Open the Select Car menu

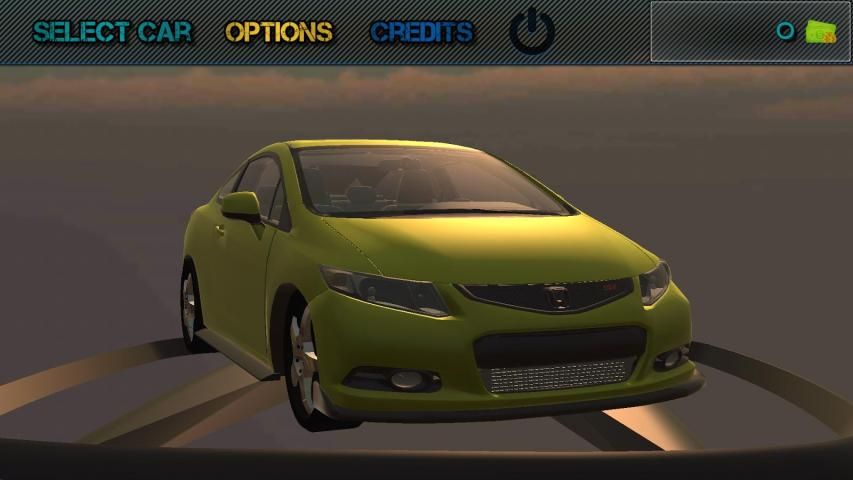pyautogui.click(x=112, y=31)
